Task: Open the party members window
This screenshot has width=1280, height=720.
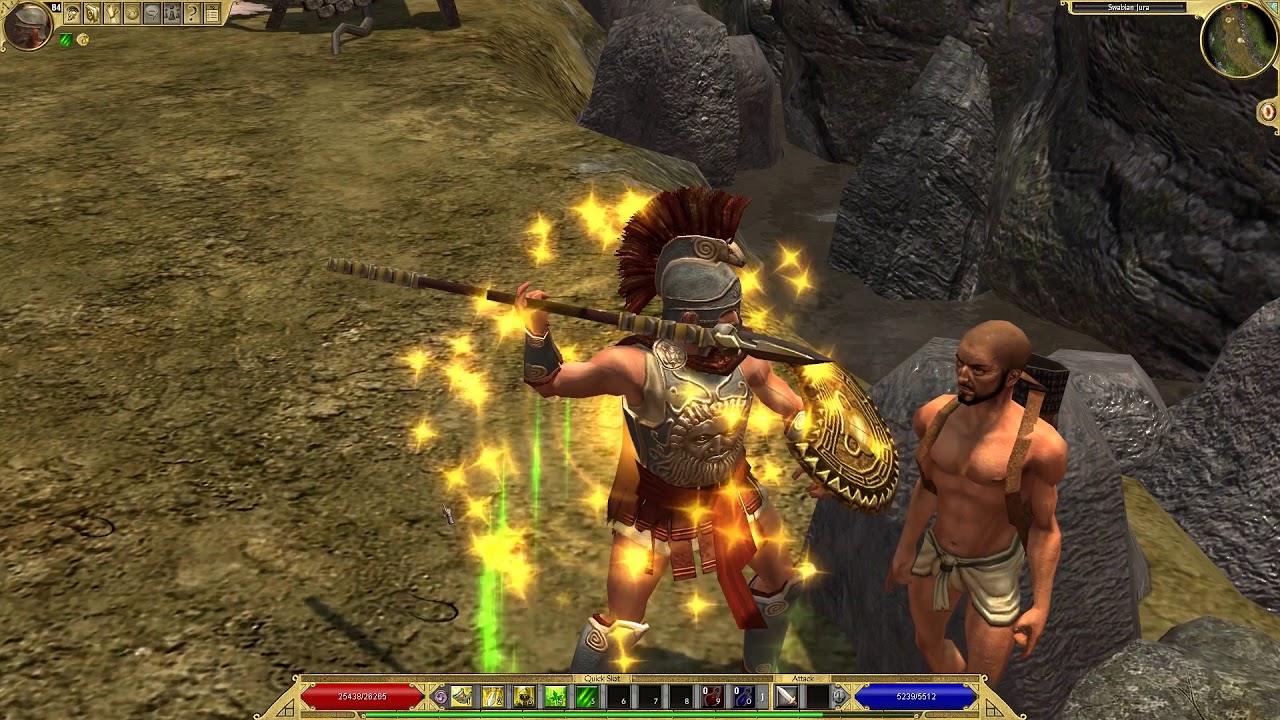Action: point(172,14)
